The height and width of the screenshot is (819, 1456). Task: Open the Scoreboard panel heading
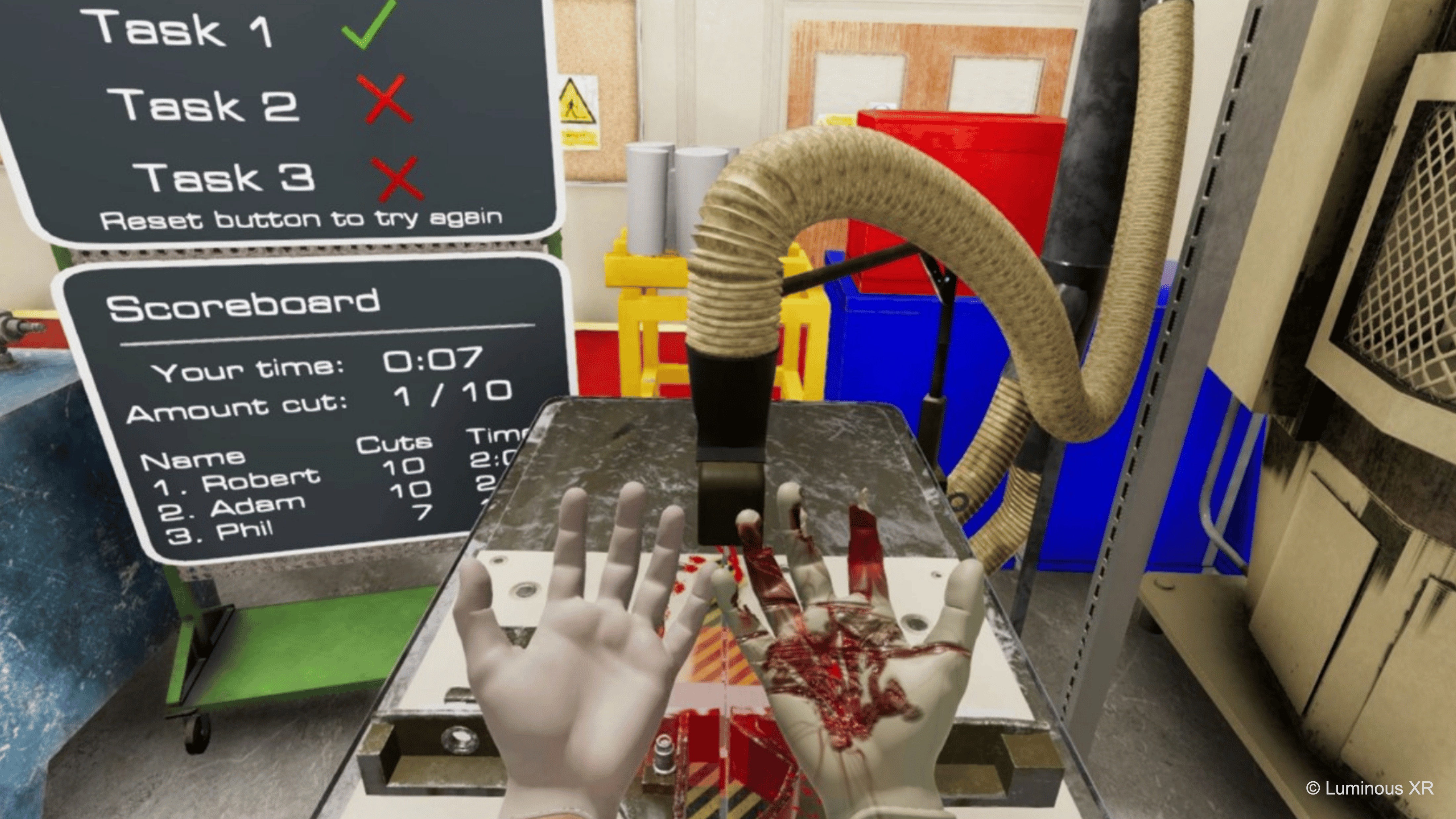pos(243,306)
